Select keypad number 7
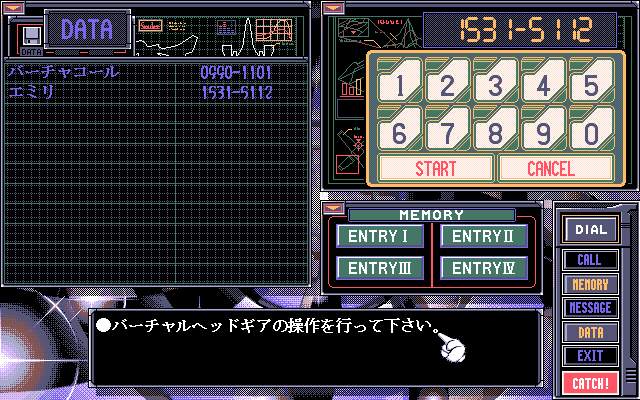This screenshot has height=400, width=640. pos(446,131)
